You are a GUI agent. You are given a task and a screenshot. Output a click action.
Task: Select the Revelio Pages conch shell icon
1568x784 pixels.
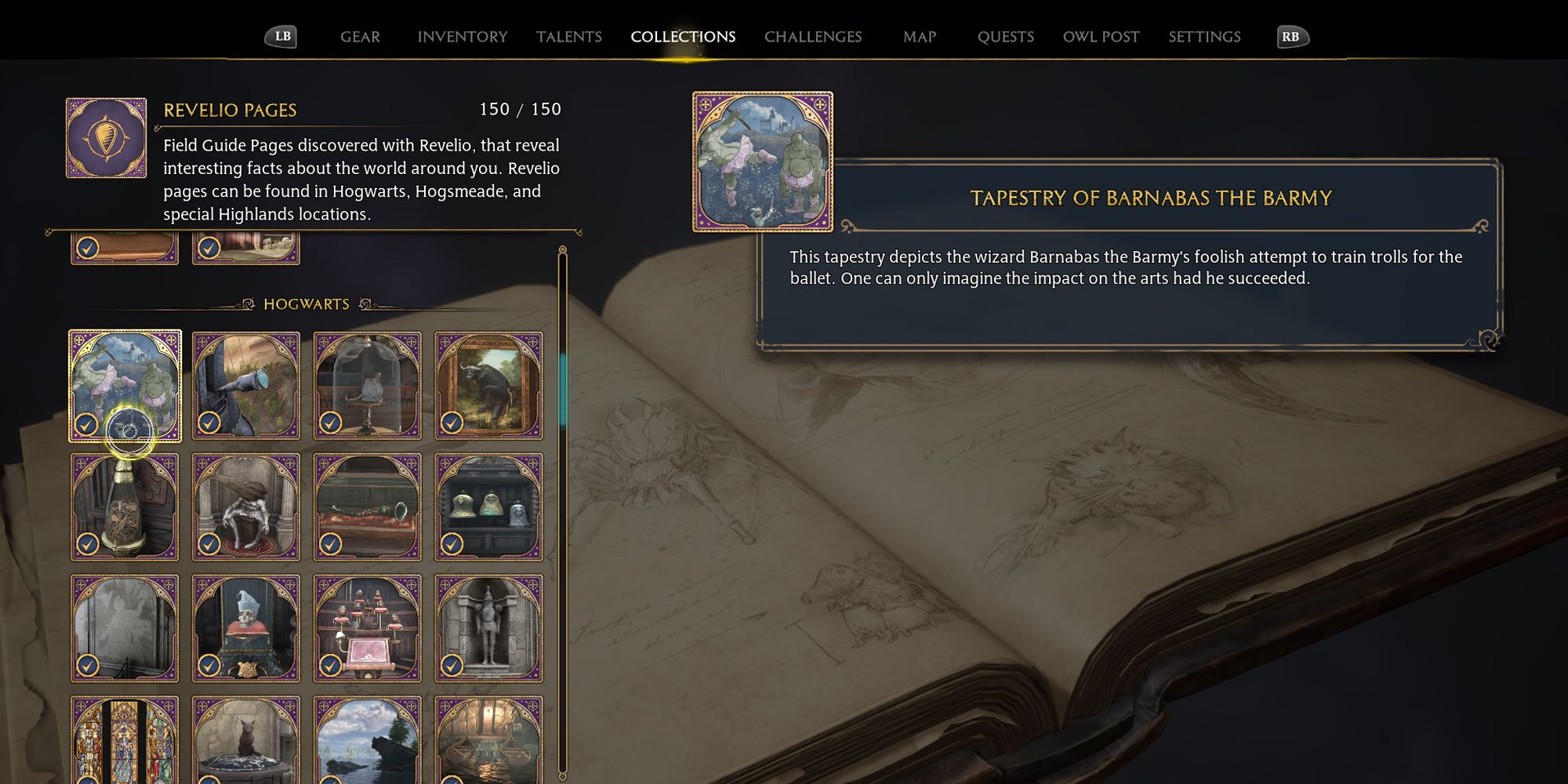(105, 136)
